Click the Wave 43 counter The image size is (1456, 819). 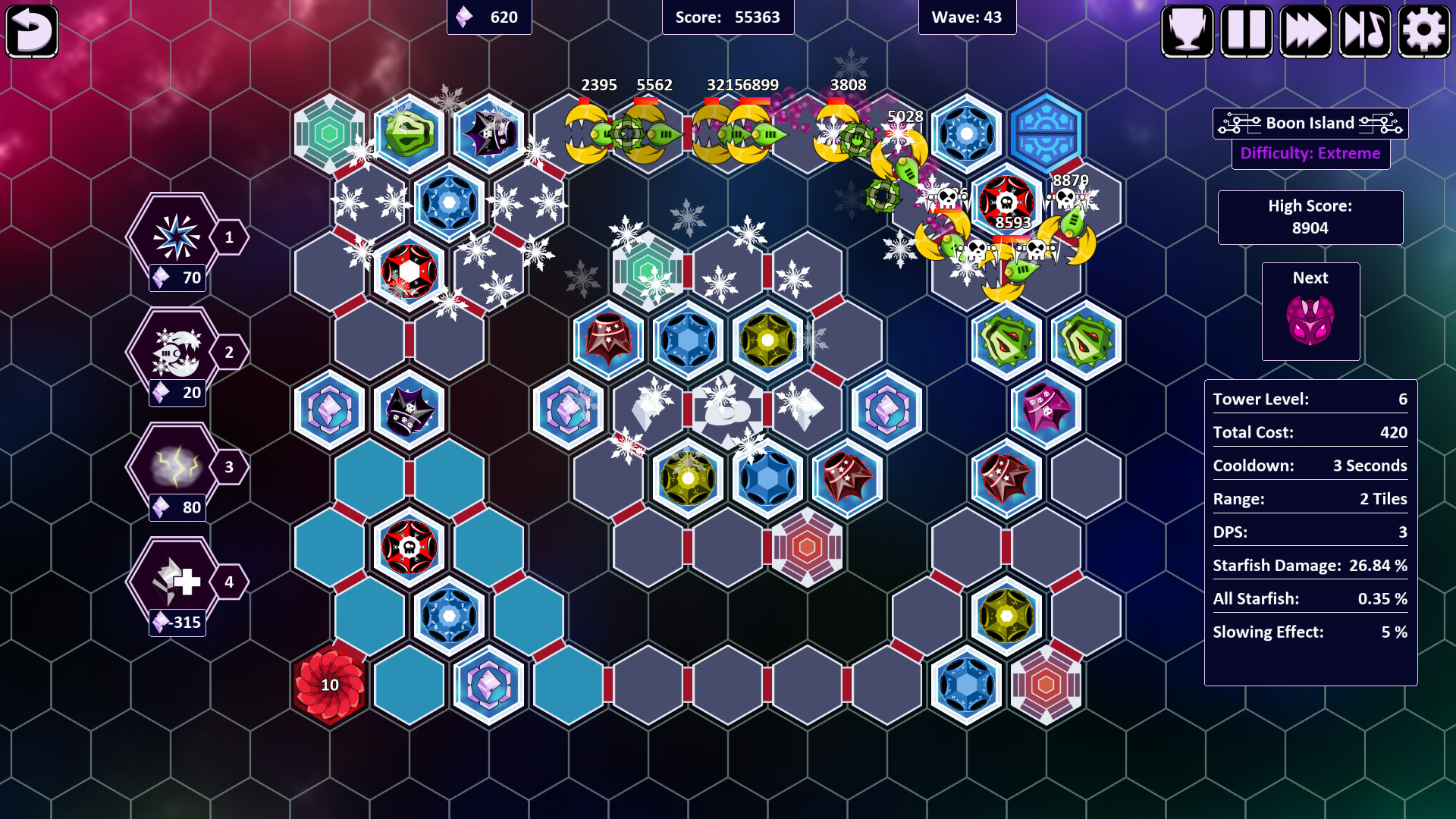(967, 17)
